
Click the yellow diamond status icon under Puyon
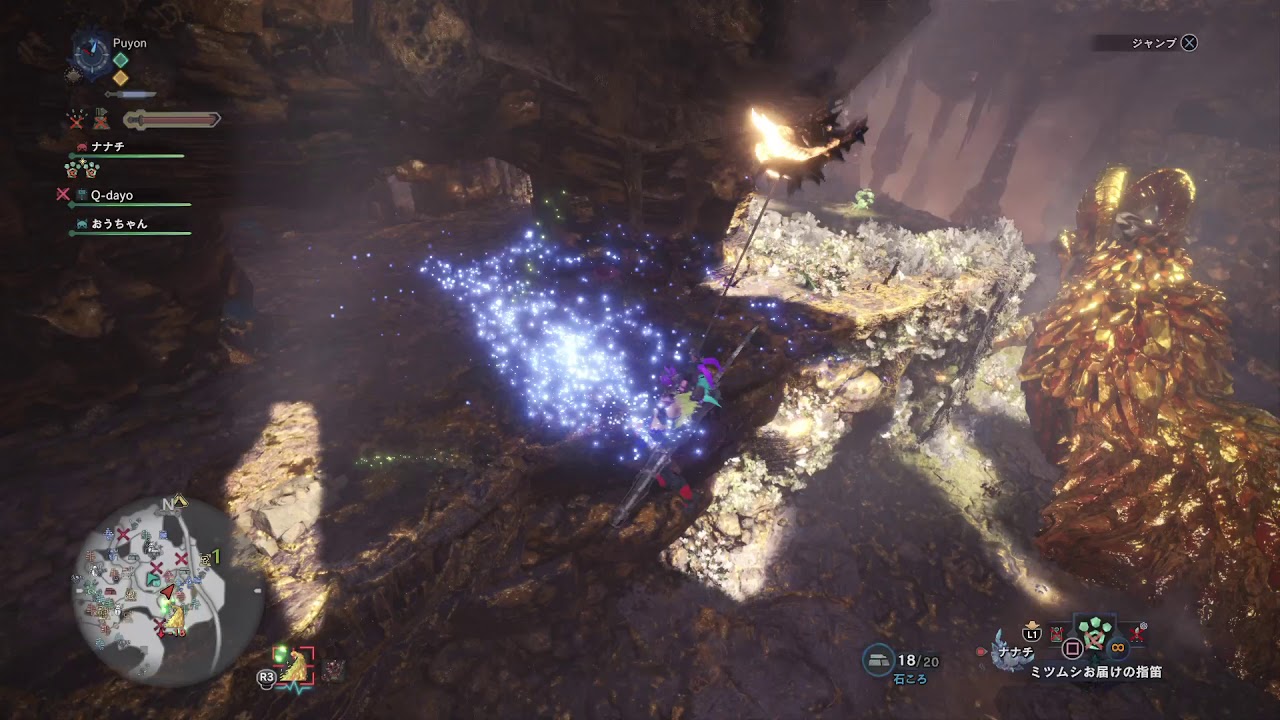120,77
